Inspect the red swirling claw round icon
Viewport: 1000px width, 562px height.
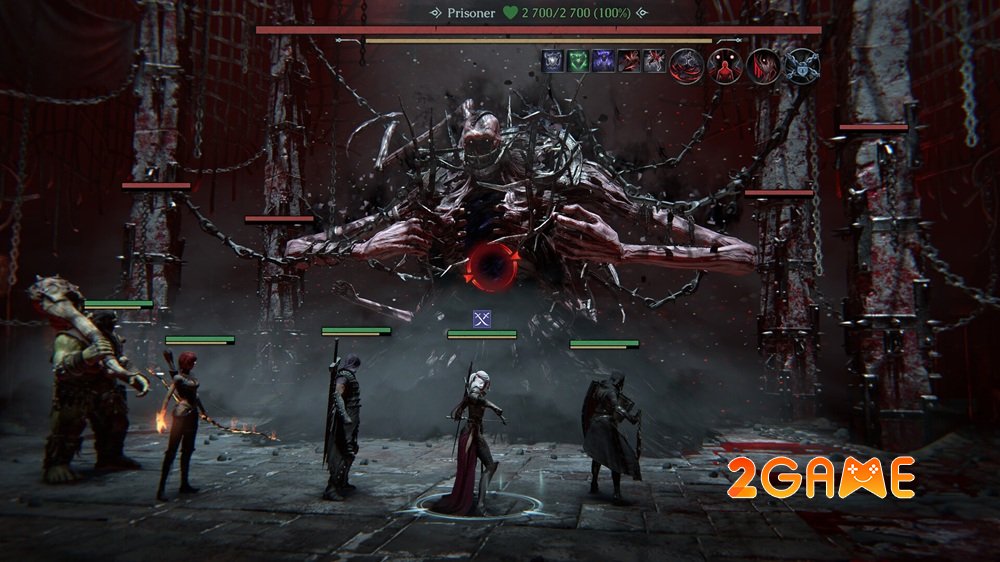click(x=685, y=65)
